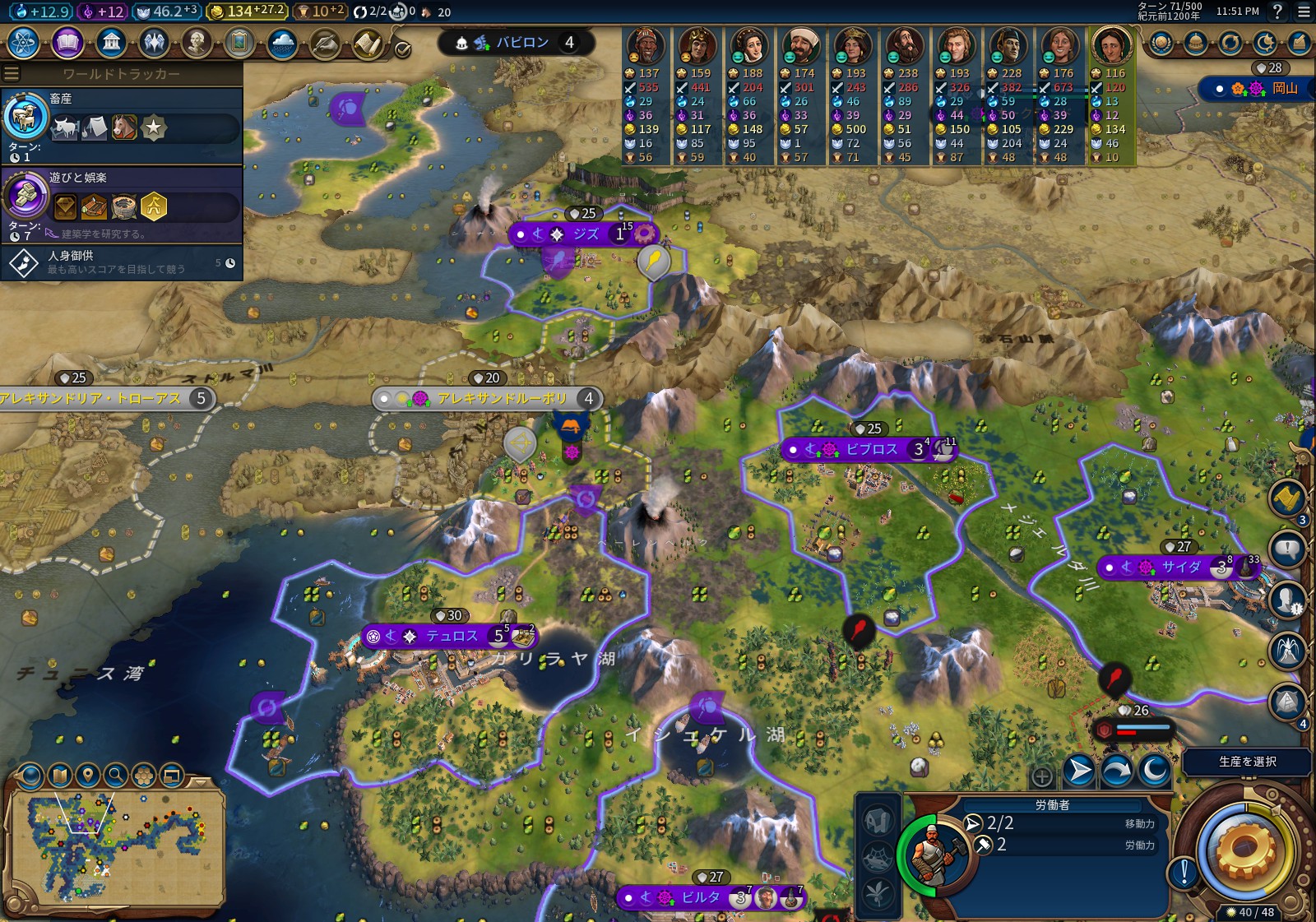1316x922 pixels.
Task: Click the minimap
Action: tap(115, 846)
